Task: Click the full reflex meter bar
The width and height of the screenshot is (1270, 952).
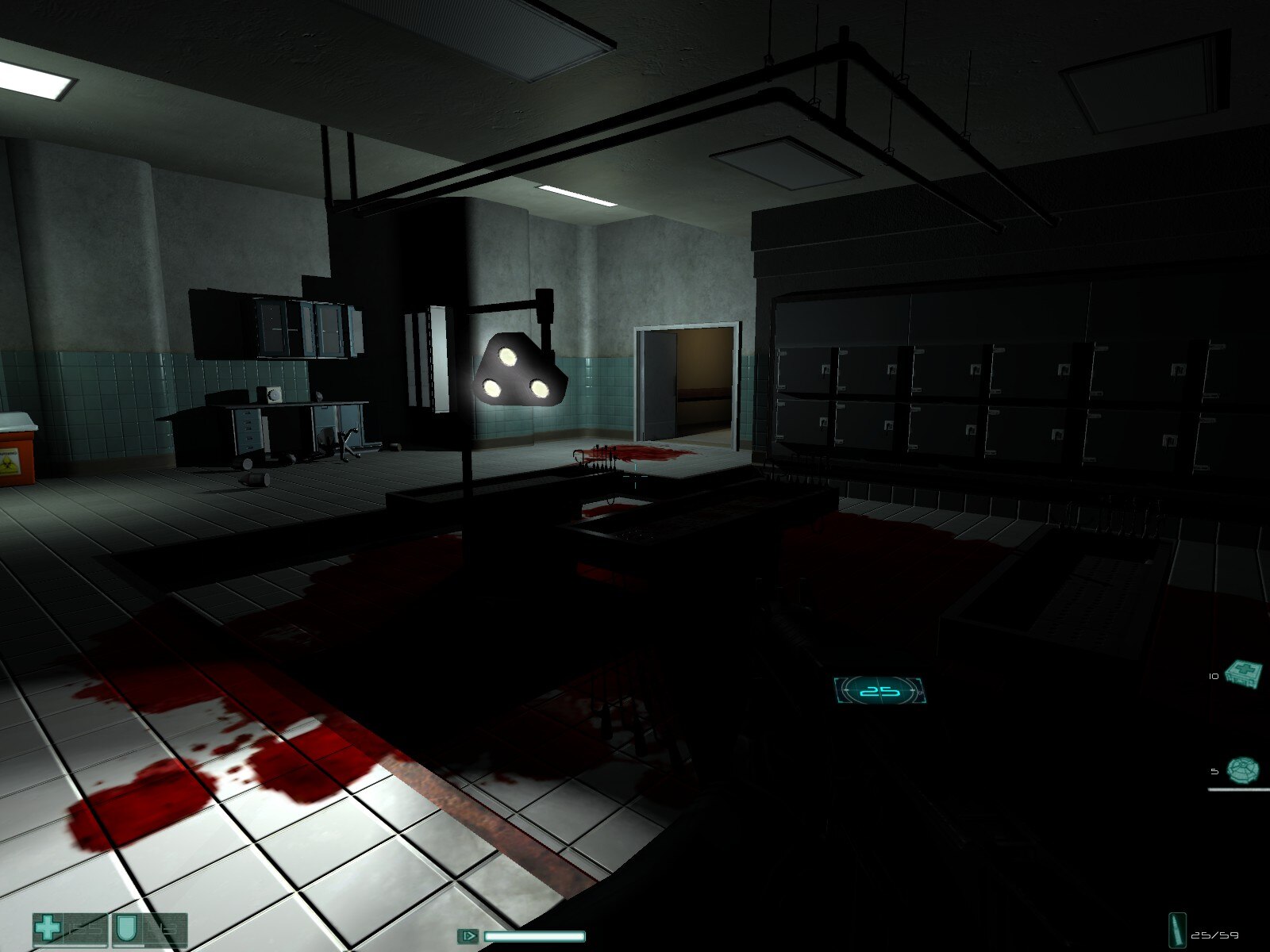Action: 536,936
